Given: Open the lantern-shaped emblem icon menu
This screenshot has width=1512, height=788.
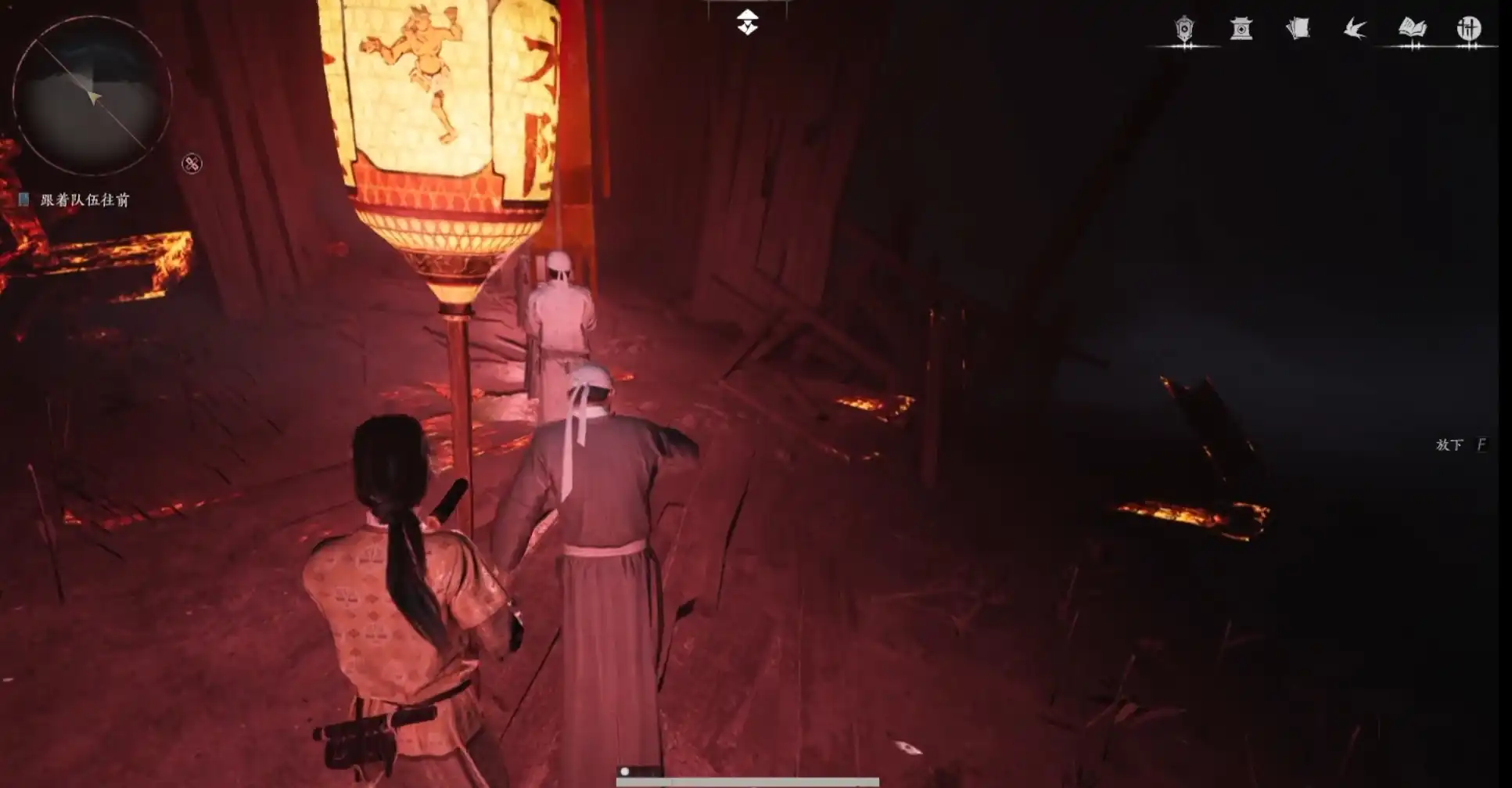Looking at the screenshot, I should tap(1185, 30).
